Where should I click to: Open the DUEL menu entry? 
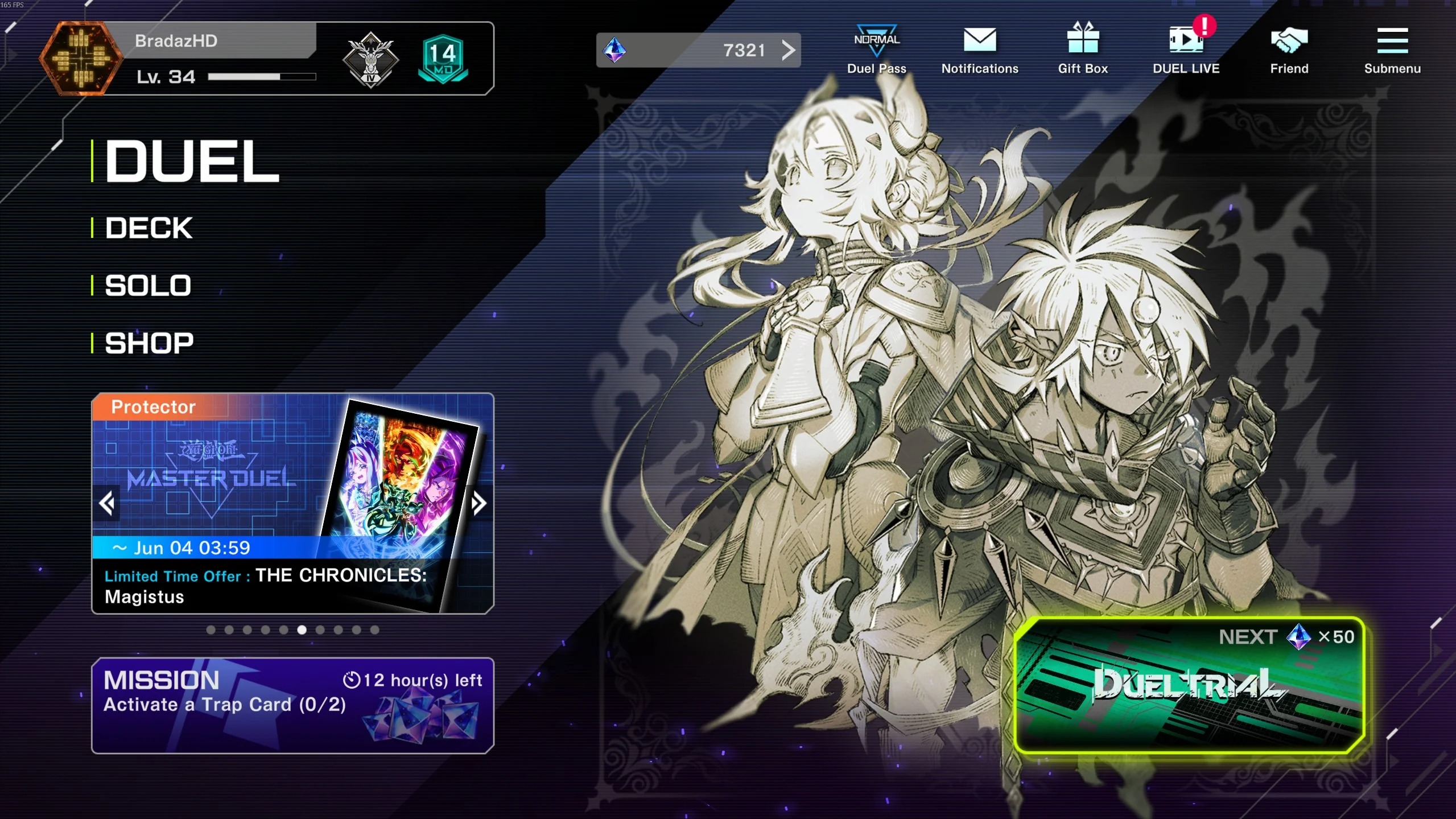pos(192,162)
